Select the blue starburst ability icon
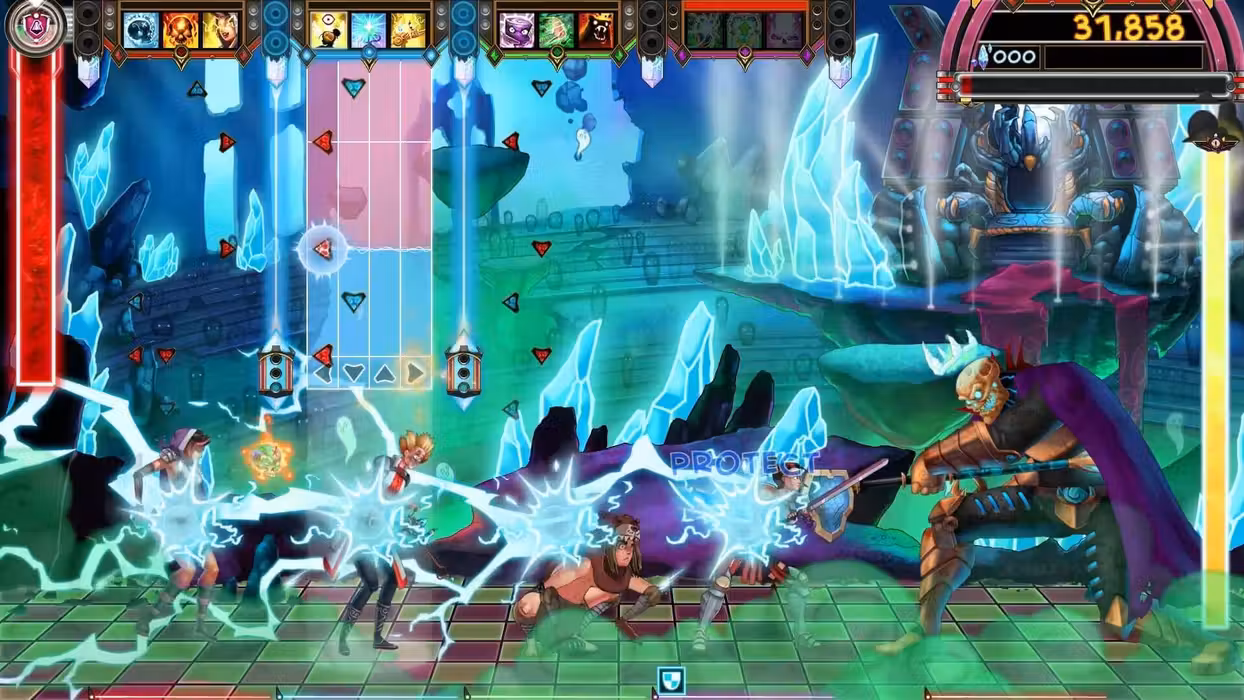The width and height of the screenshot is (1244, 700). [x=368, y=30]
